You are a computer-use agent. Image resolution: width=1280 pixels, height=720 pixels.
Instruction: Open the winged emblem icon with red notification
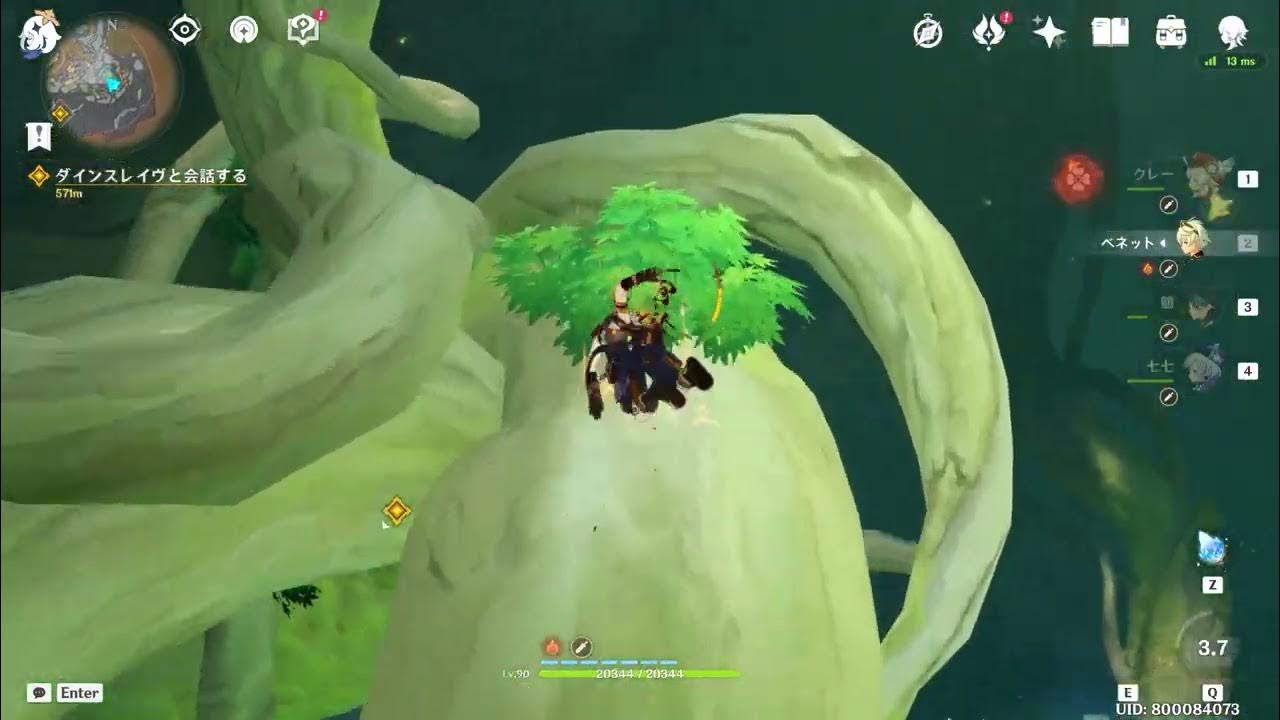click(988, 33)
